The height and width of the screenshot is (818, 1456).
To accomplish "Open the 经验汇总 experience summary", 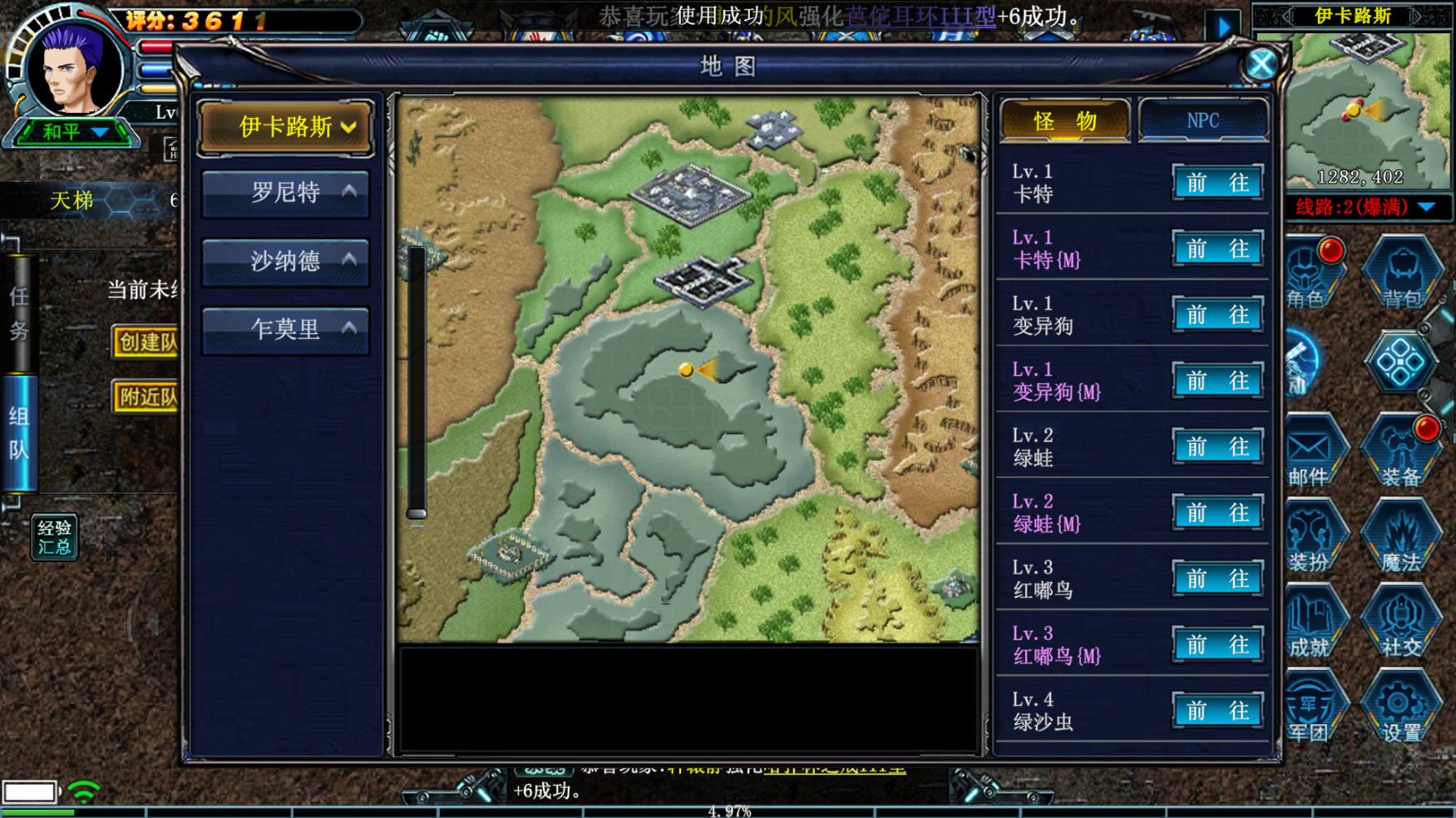I will click(x=55, y=537).
